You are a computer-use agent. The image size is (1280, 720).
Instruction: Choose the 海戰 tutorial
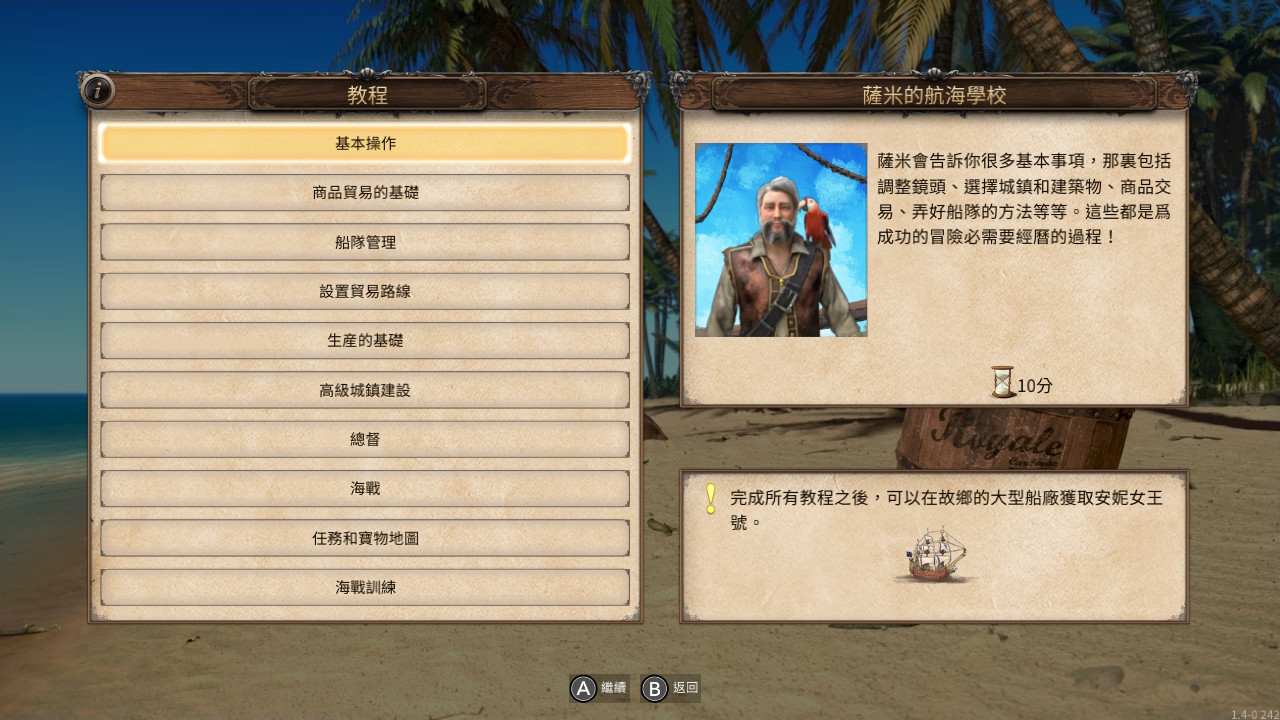[365, 488]
